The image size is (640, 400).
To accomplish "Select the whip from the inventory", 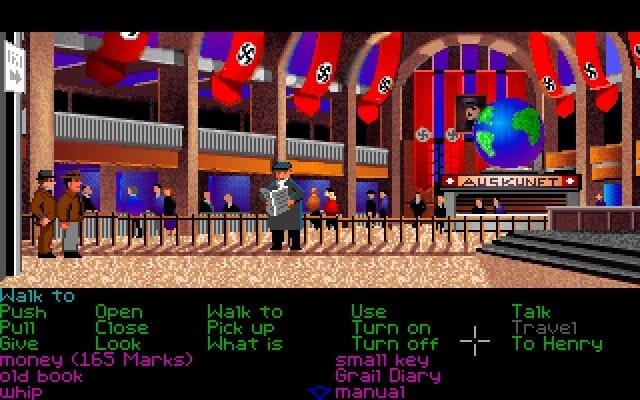I will 21,392.
